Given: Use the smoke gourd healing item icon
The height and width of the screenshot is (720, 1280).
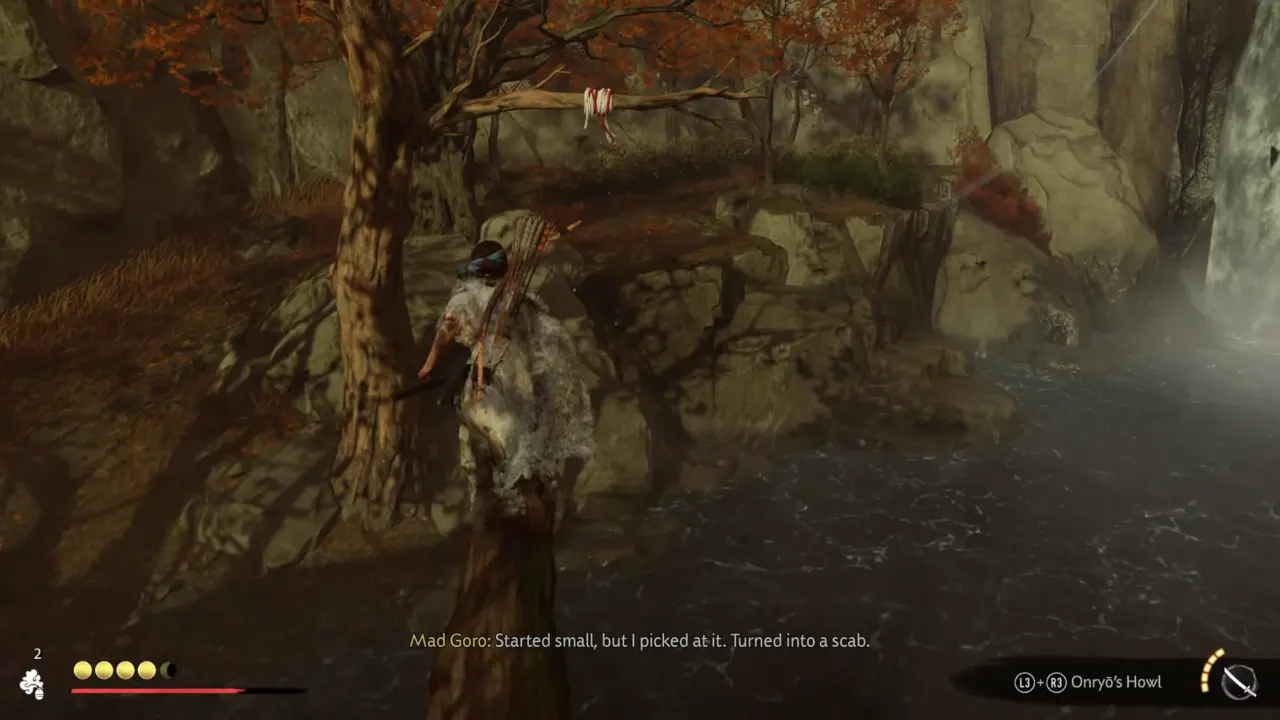Looking at the screenshot, I should coord(32,682).
